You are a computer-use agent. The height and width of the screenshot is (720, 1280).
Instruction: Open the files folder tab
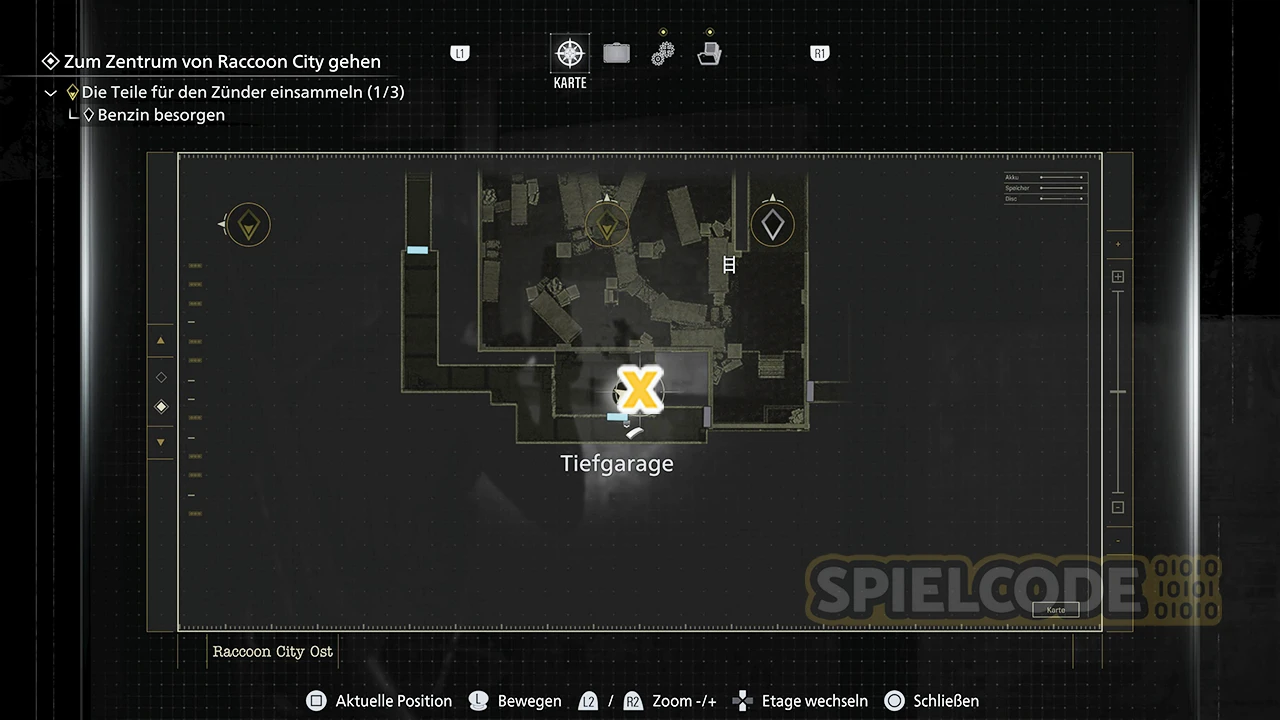click(709, 53)
